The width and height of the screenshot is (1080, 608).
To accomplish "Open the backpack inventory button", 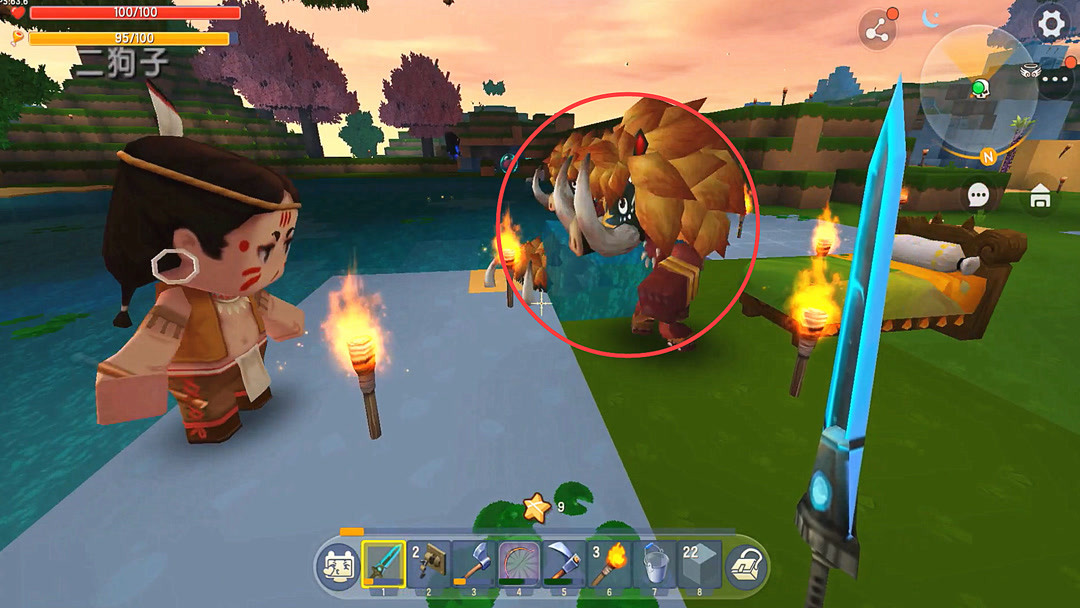I will (745, 566).
